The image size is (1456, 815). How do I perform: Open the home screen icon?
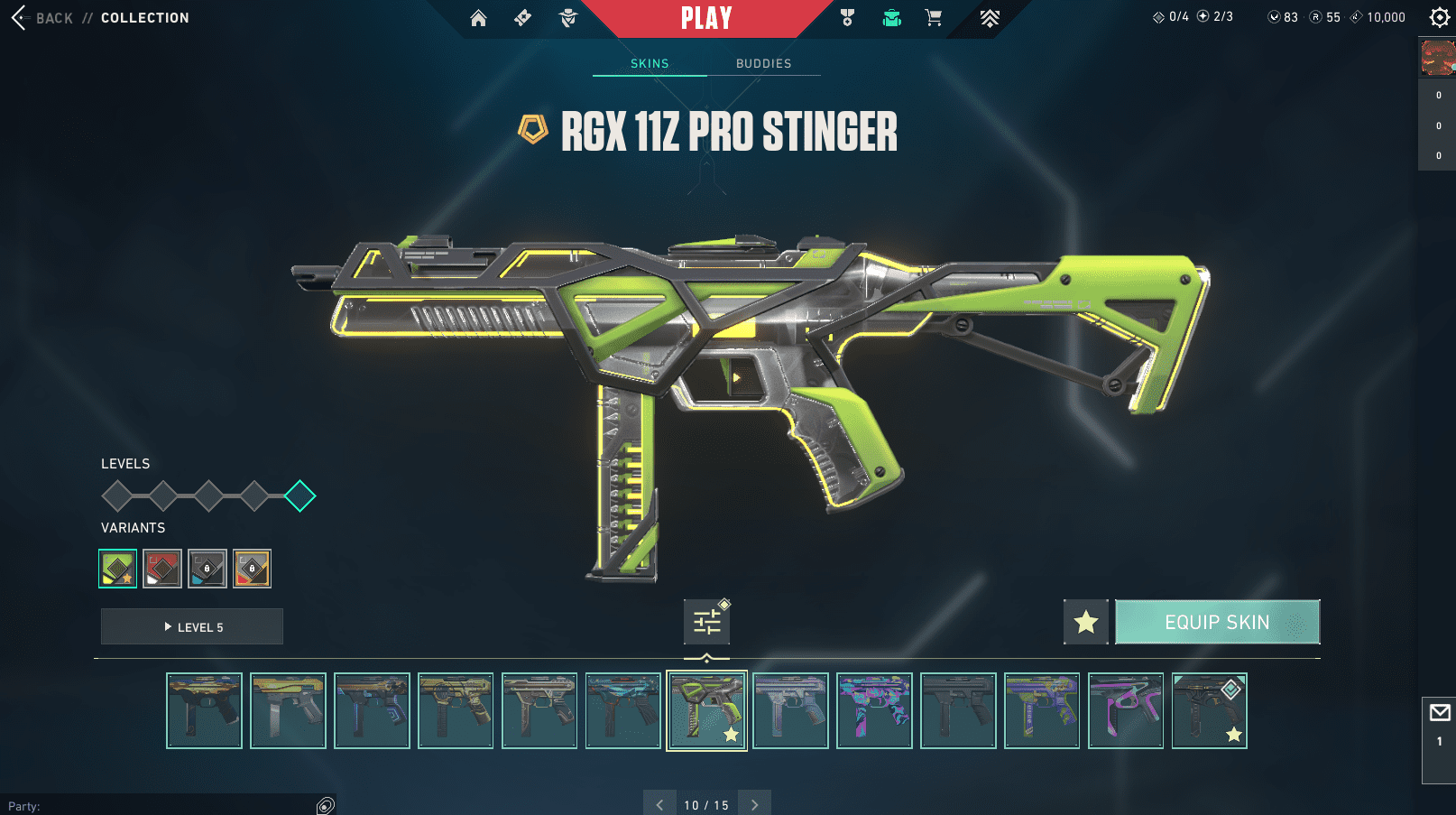478,18
